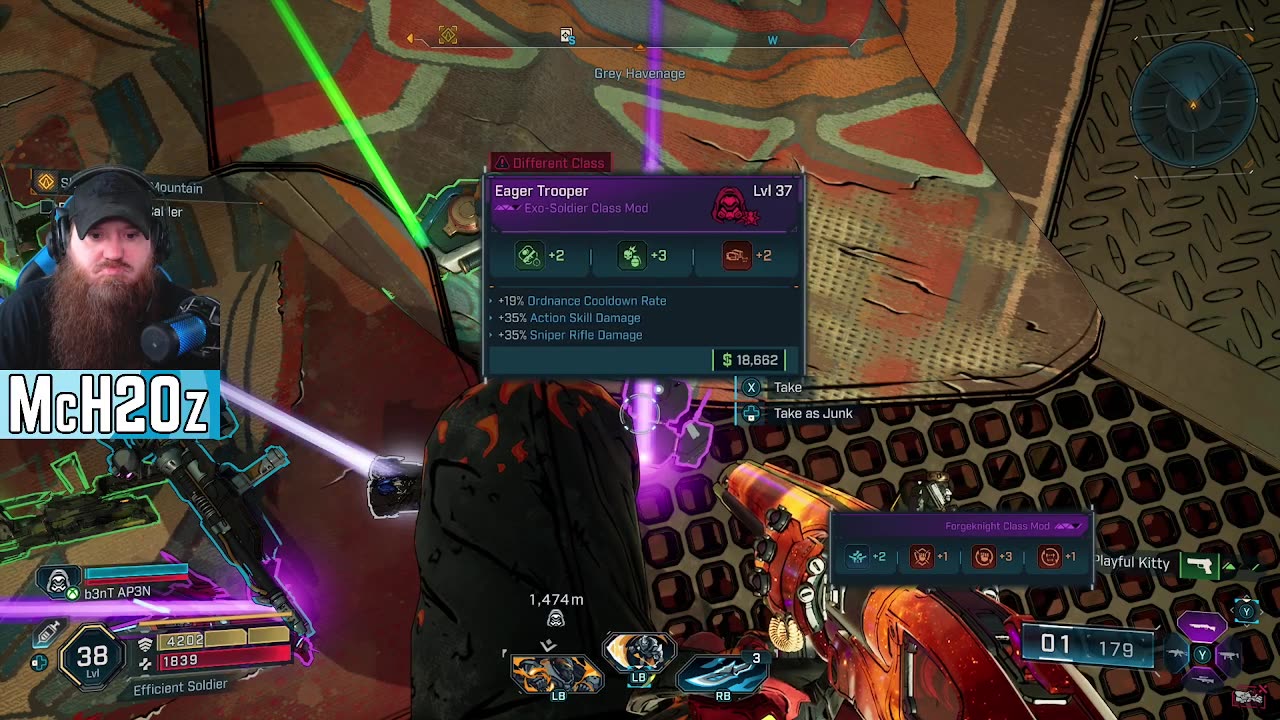
Task: Click the compass bar above Grey Havenage
Action: tap(640, 40)
